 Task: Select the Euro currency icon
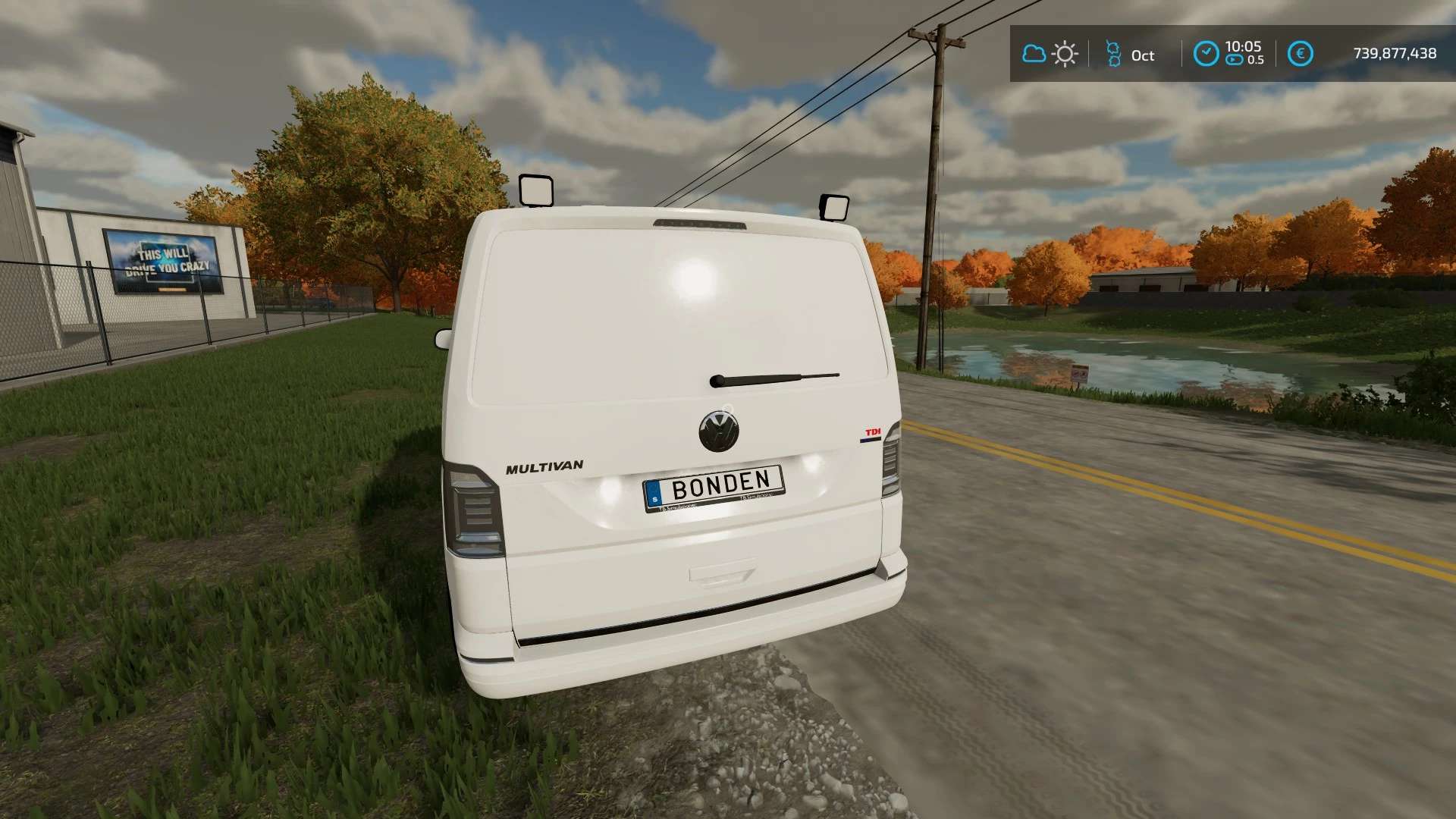[x=1300, y=54]
